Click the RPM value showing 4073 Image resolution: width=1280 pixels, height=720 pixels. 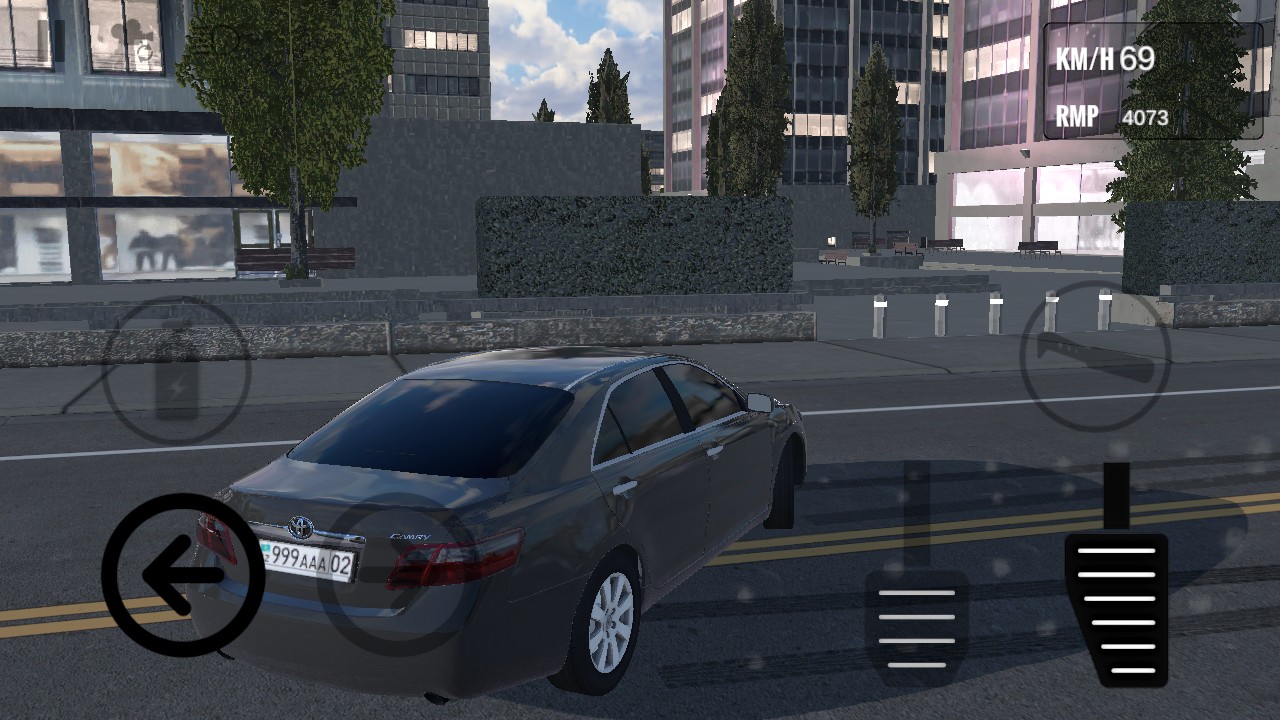[x=1145, y=116]
